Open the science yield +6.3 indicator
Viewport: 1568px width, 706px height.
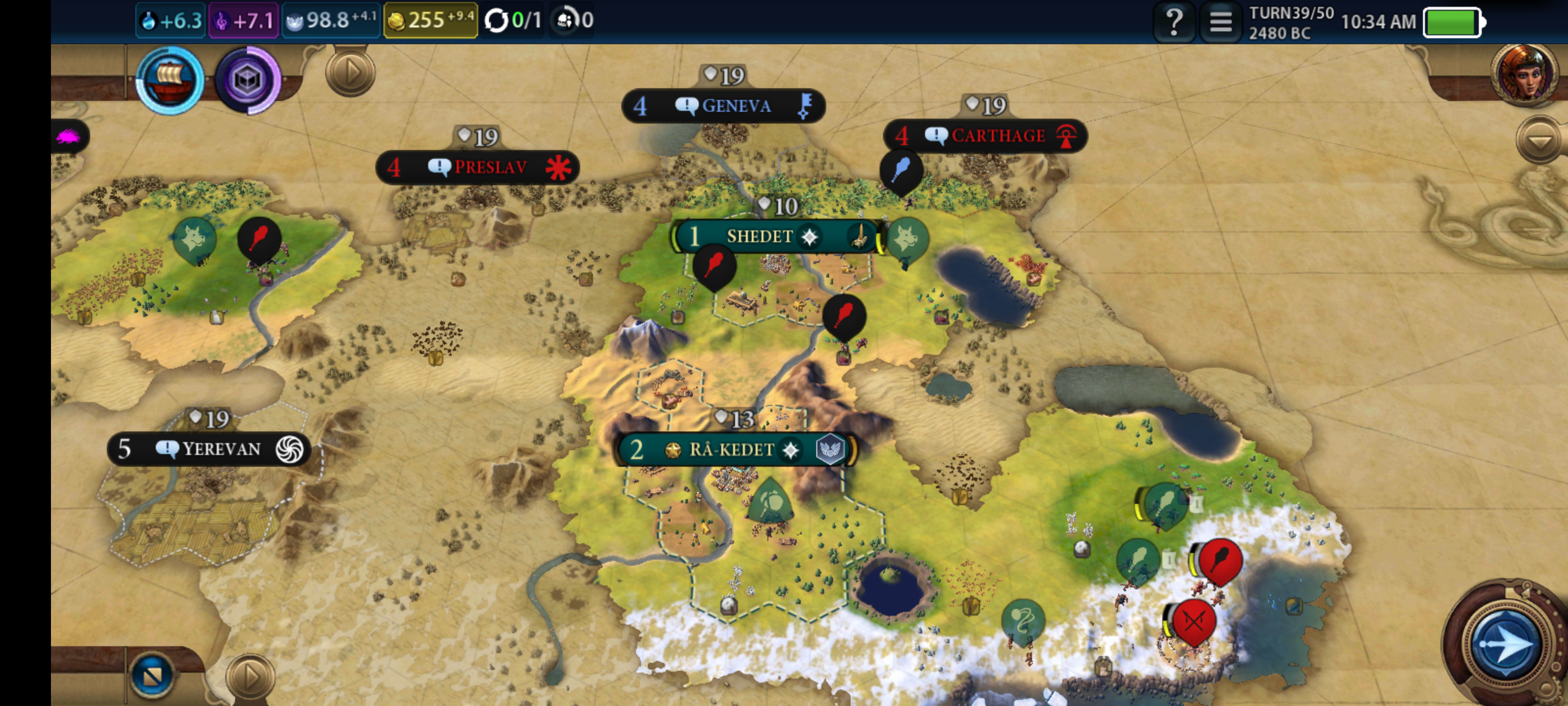point(171,21)
